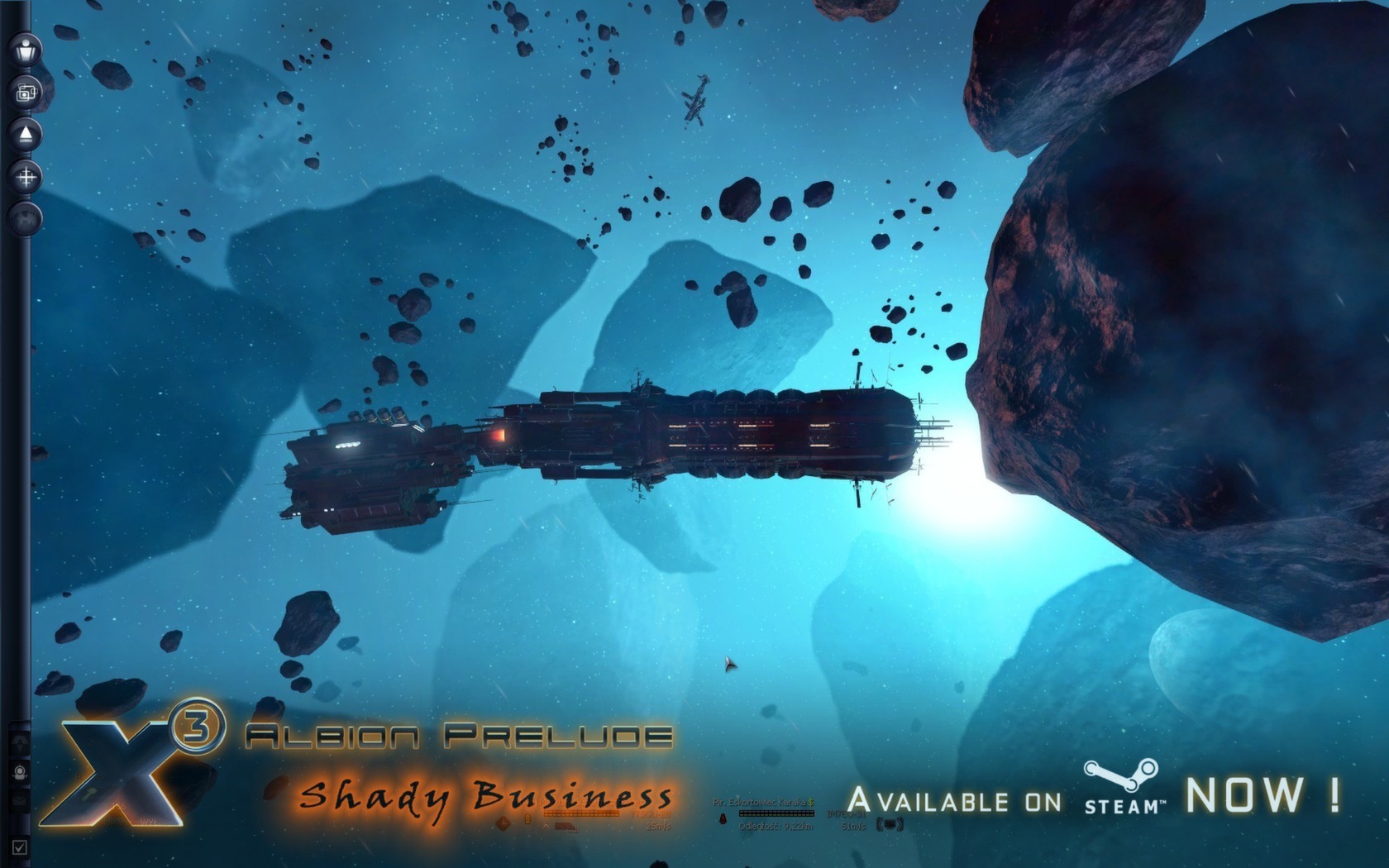Toggle the checkbox at the bottom of the sidebar
Image resolution: width=1389 pixels, height=868 pixels.
pyautogui.click(x=19, y=847)
